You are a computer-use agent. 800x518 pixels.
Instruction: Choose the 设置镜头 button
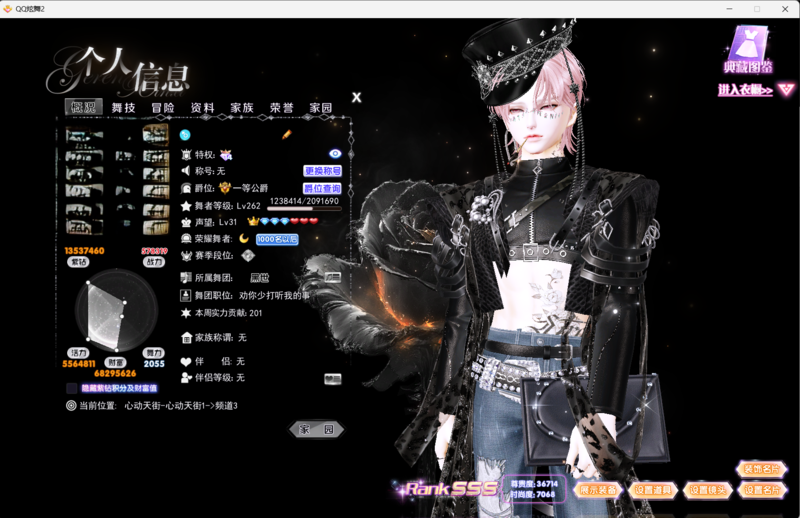[x=707, y=490]
